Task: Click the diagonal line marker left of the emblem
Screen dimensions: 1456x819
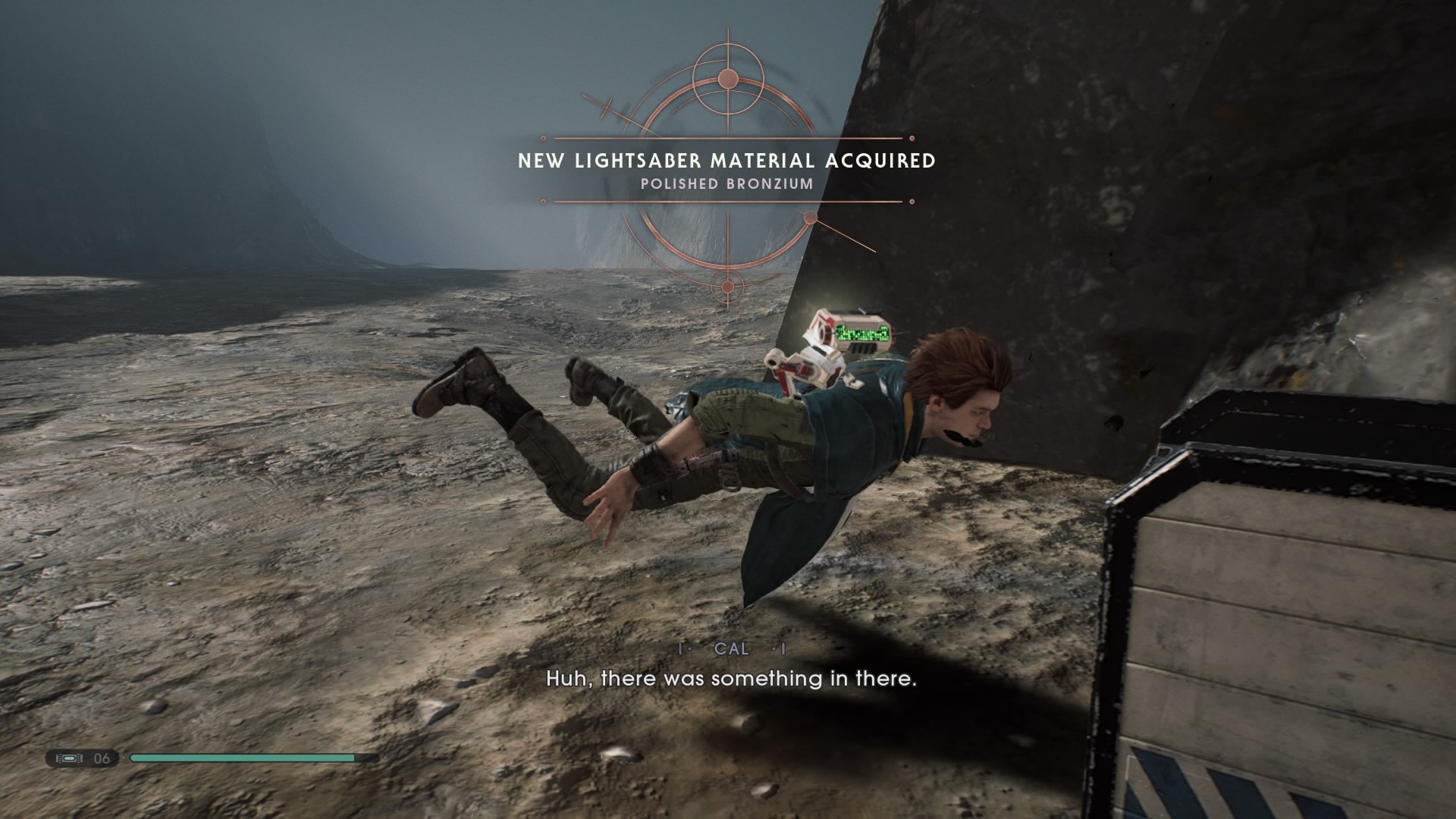Action: (x=604, y=107)
